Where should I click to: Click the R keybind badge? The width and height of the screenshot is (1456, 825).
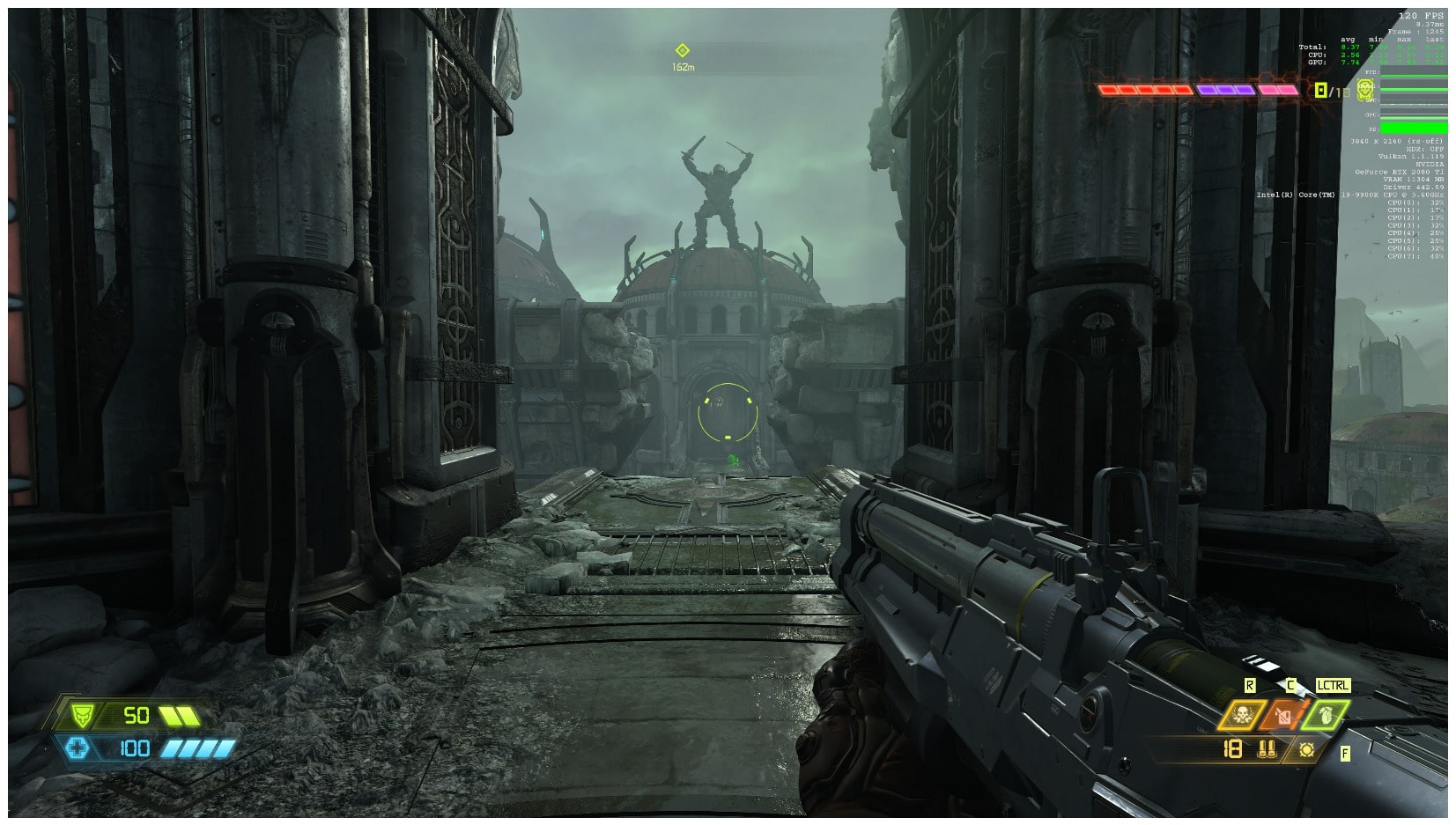(1249, 684)
